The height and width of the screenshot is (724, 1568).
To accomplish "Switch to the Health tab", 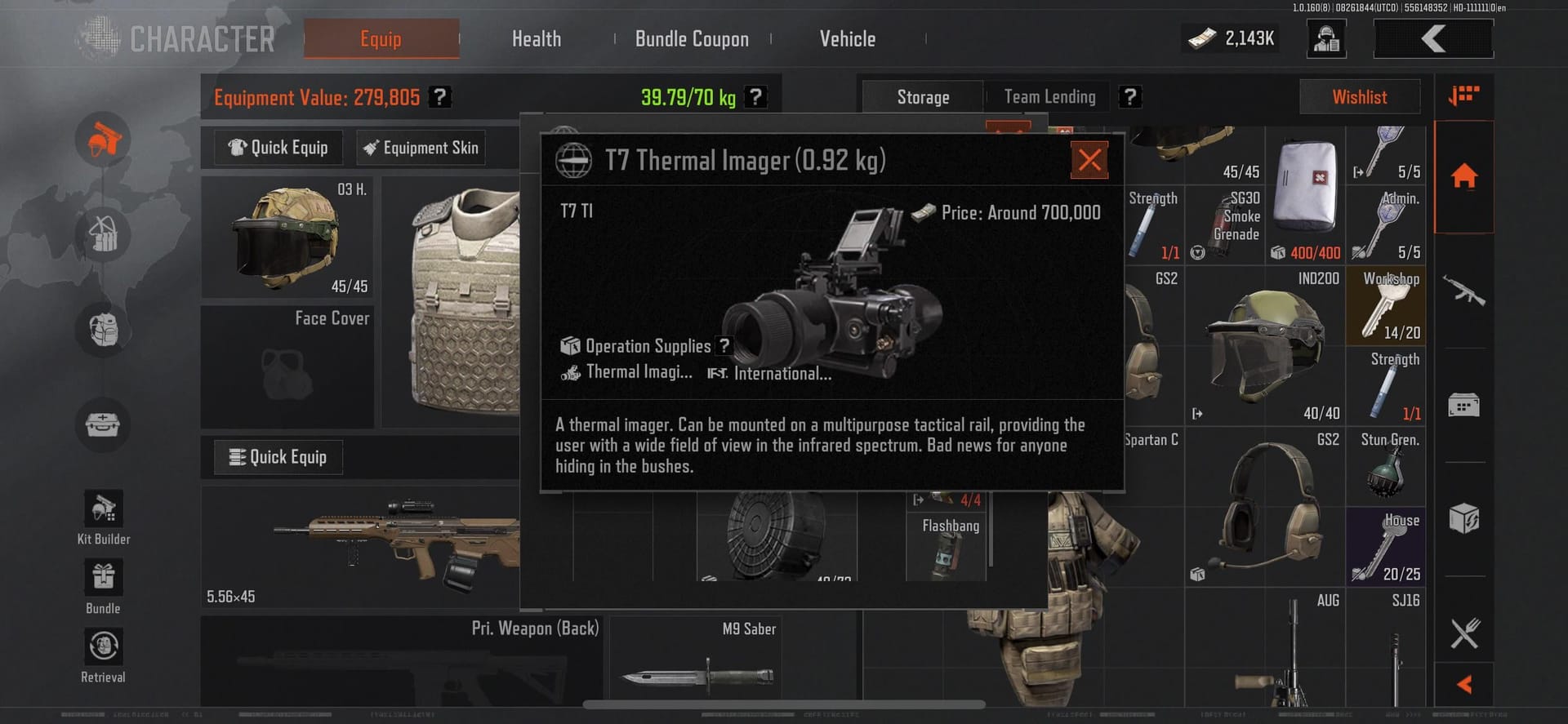I will pyautogui.click(x=536, y=38).
